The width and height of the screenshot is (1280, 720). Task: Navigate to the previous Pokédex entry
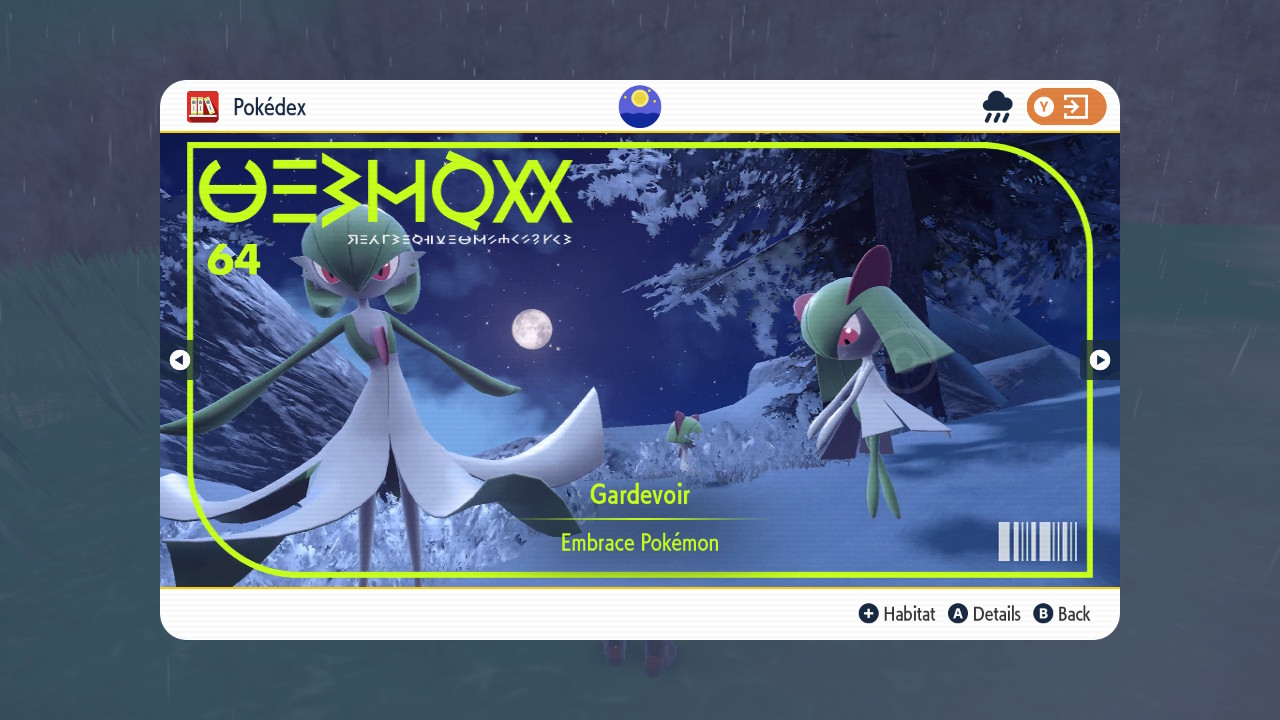click(180, 360)
